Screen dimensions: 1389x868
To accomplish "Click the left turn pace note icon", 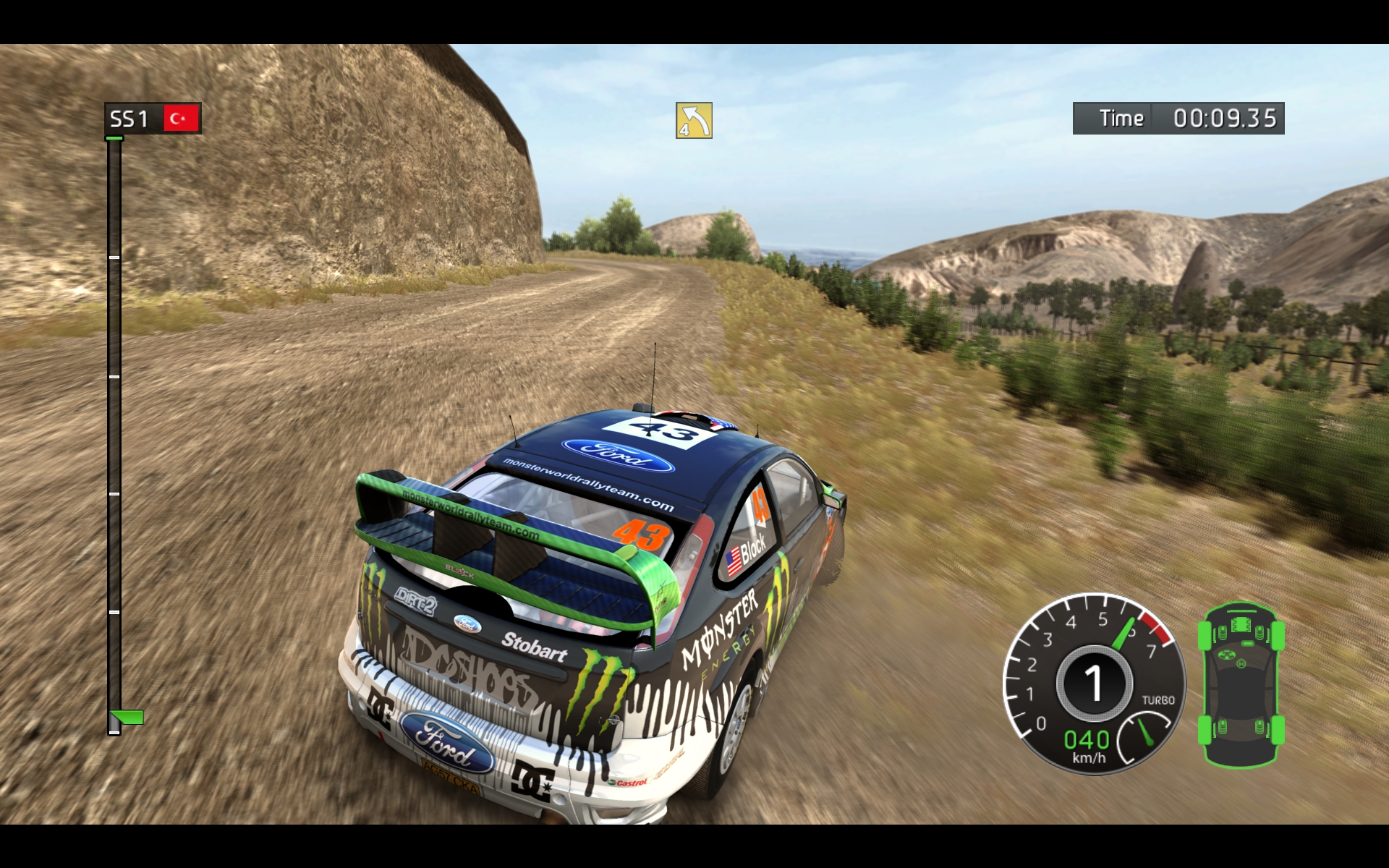I will [694, 120].
